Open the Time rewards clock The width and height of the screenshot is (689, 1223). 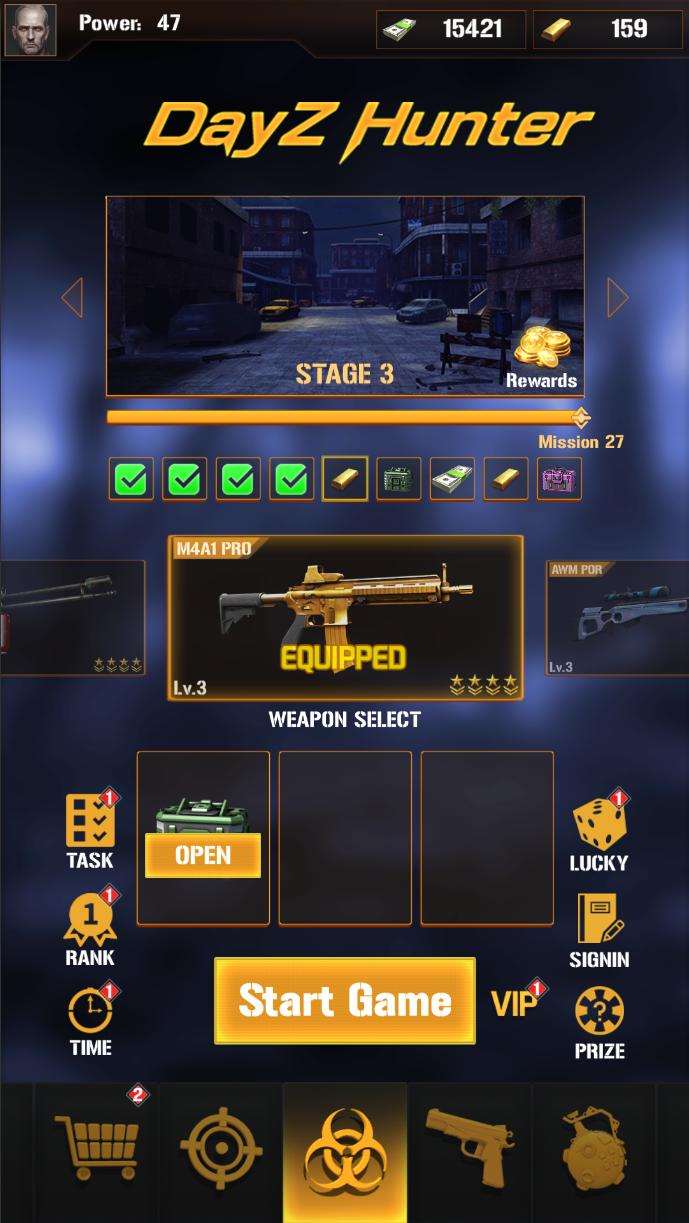click(90, 1020)
